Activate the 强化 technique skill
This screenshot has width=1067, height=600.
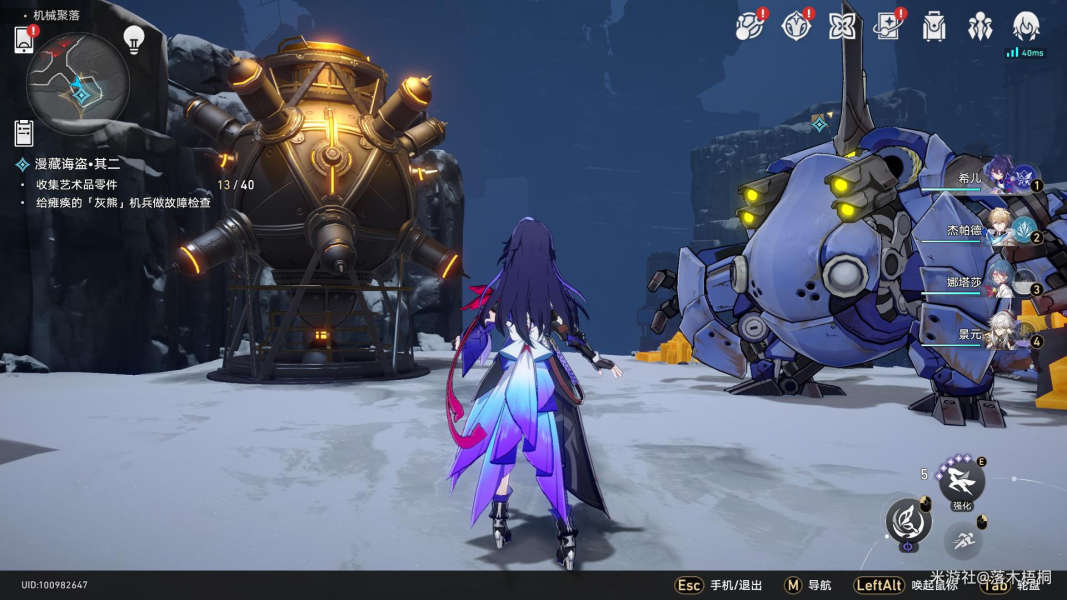(962, 481)
